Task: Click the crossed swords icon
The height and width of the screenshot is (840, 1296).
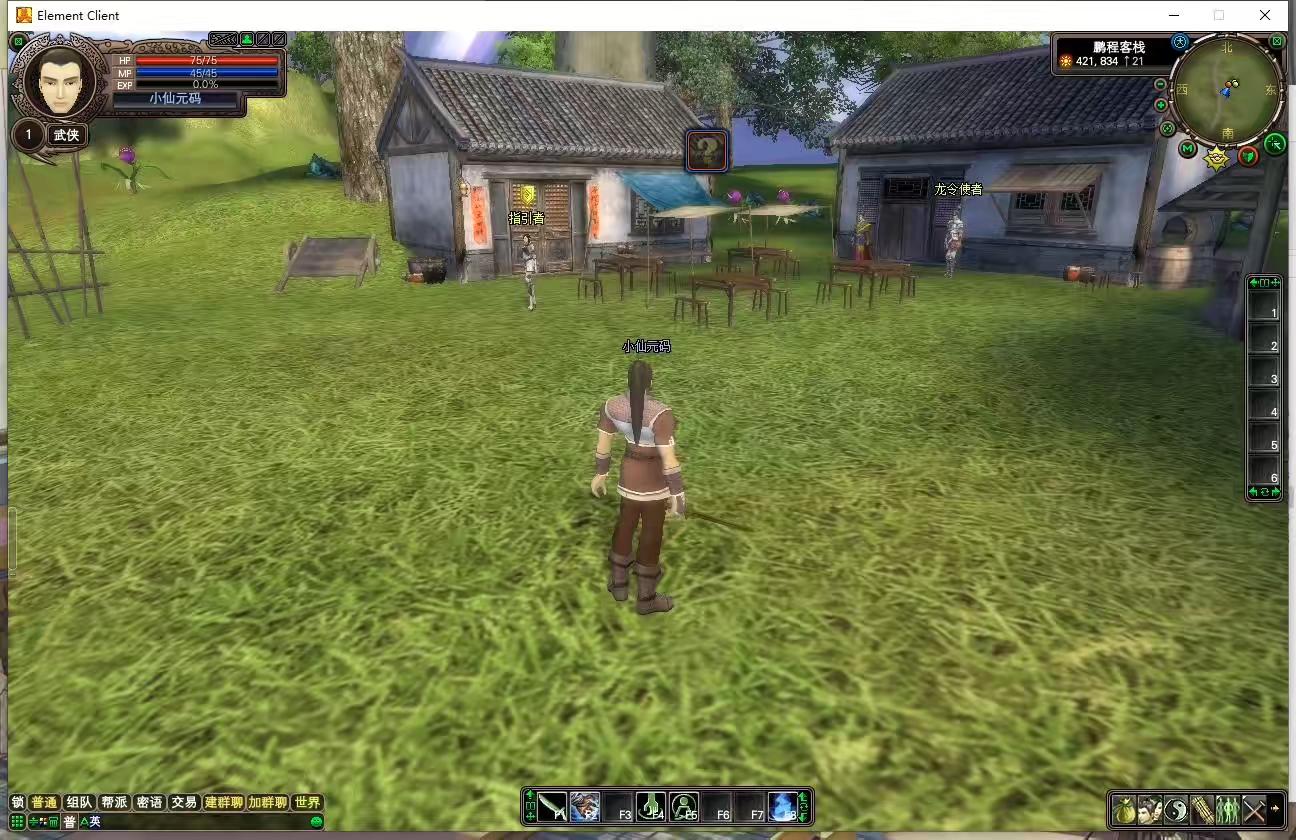Action: point(1253,810)
